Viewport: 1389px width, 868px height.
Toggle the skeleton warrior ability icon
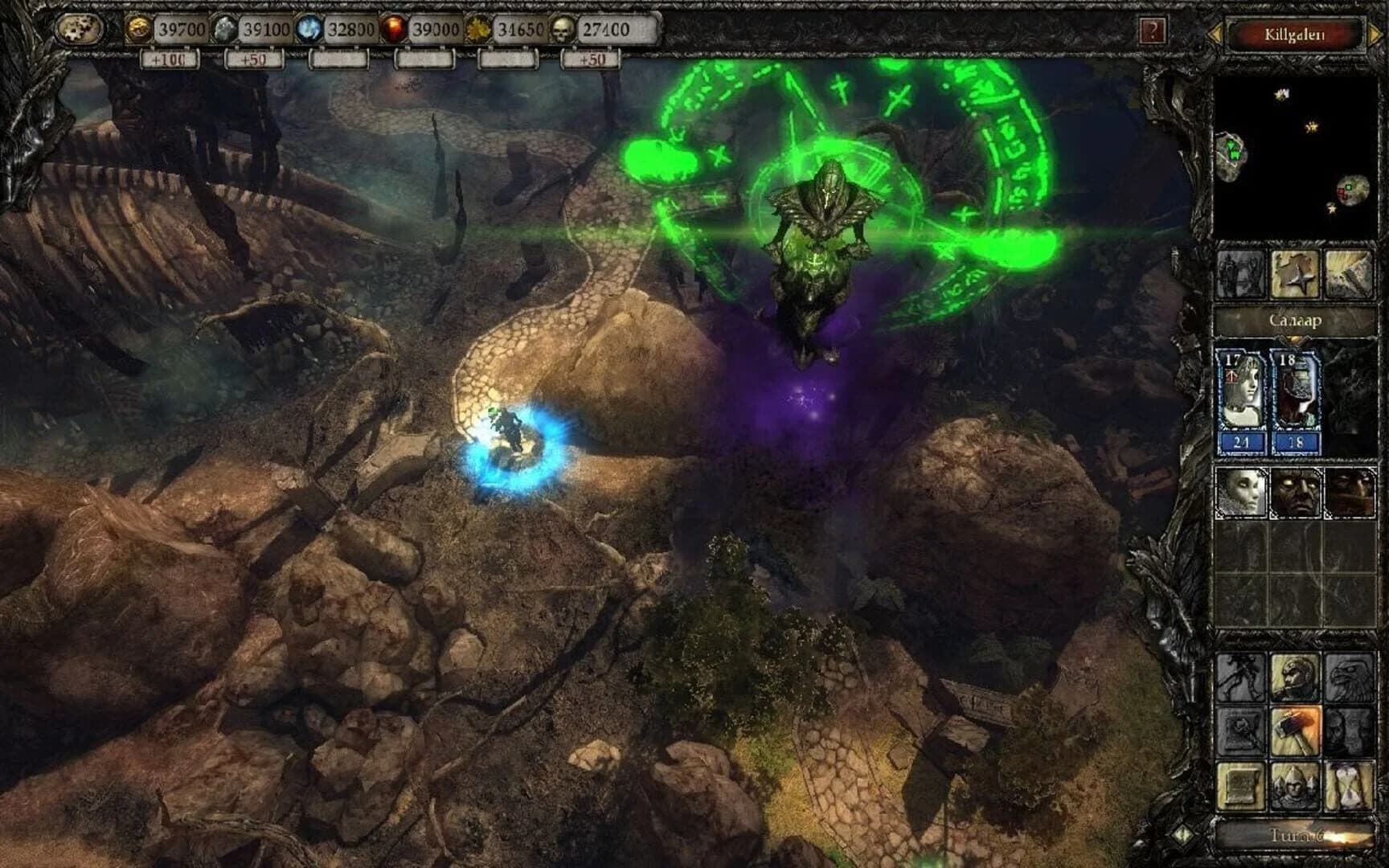(x=1241, y=677)
